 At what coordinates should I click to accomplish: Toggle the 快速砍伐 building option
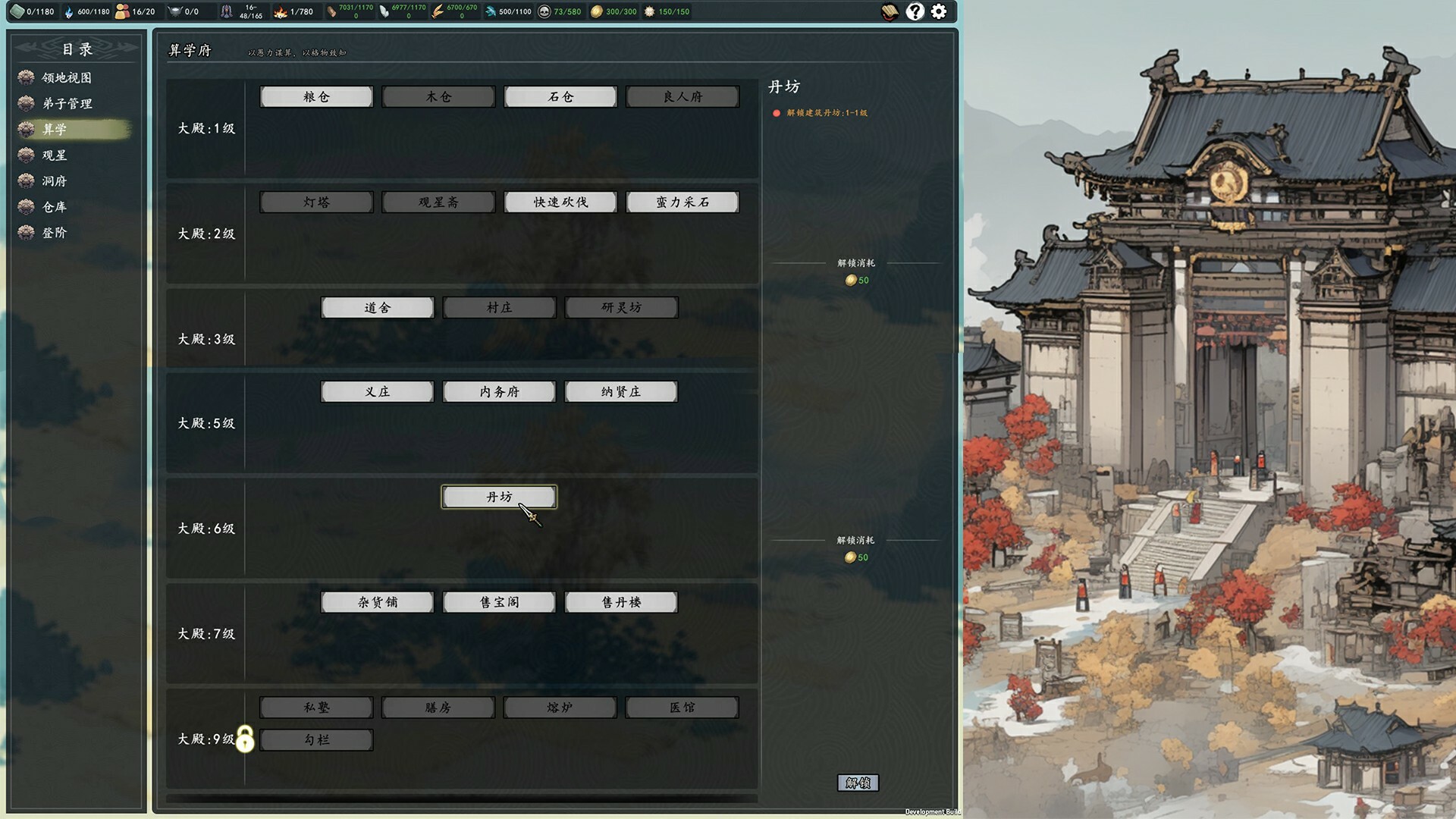click(560, 202)
